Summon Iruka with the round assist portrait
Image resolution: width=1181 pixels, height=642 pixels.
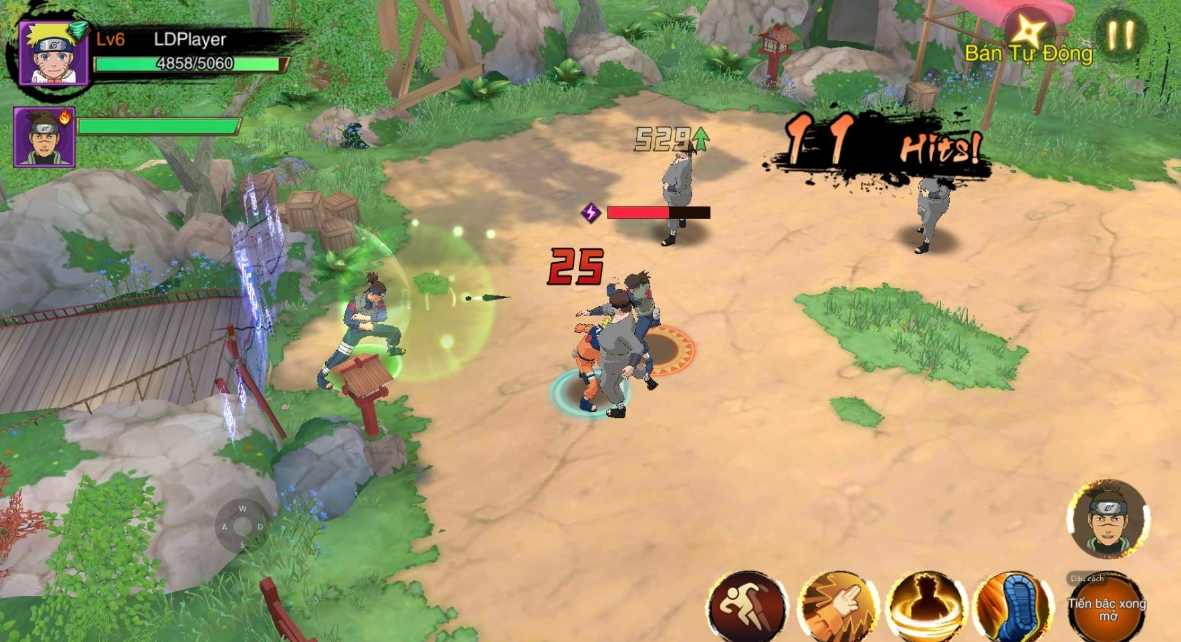pos(1107,518)
